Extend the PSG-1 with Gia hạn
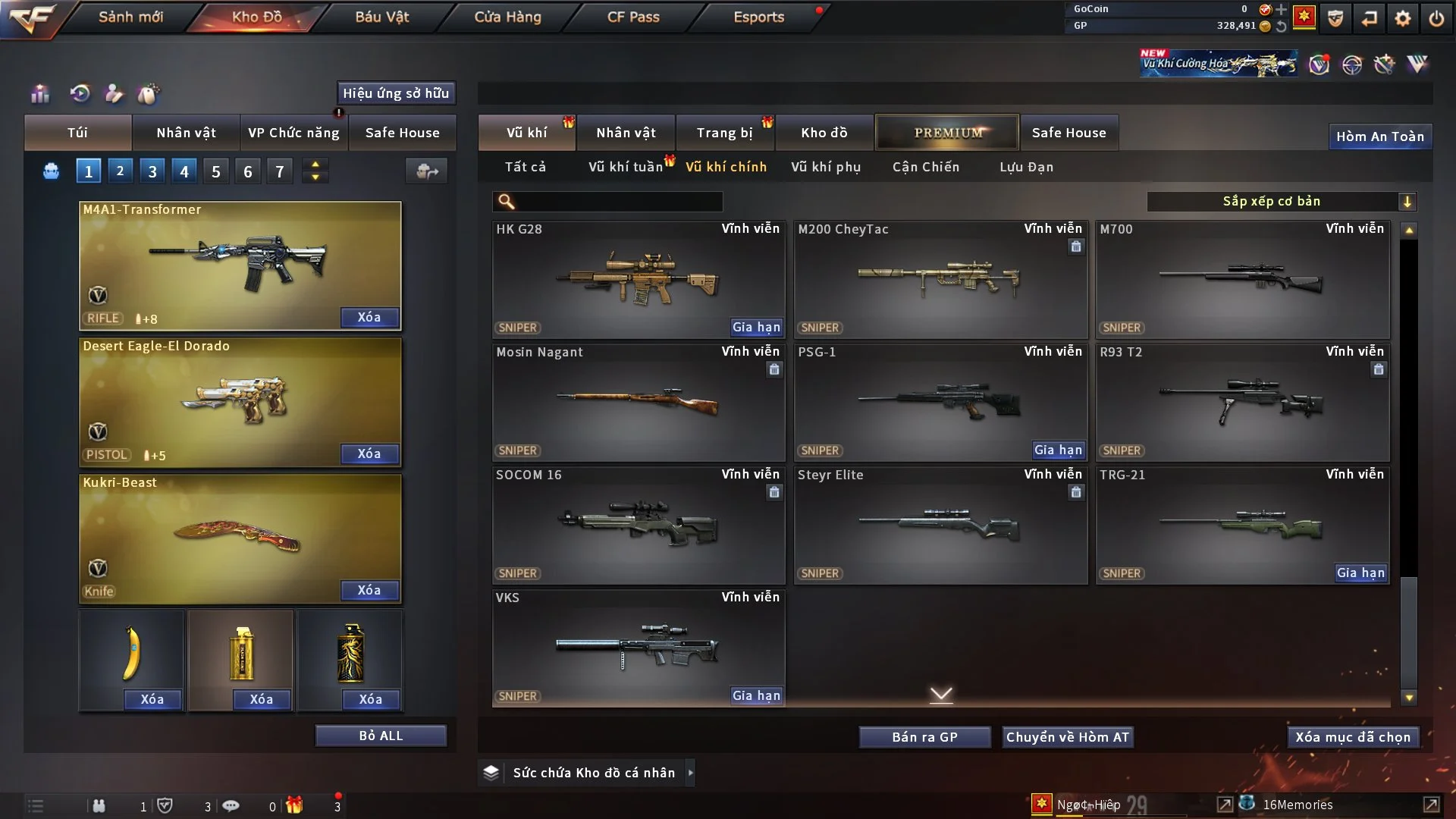This screenshot has width=1456, height=819. pyautogui.click(x=1058, y=450)
